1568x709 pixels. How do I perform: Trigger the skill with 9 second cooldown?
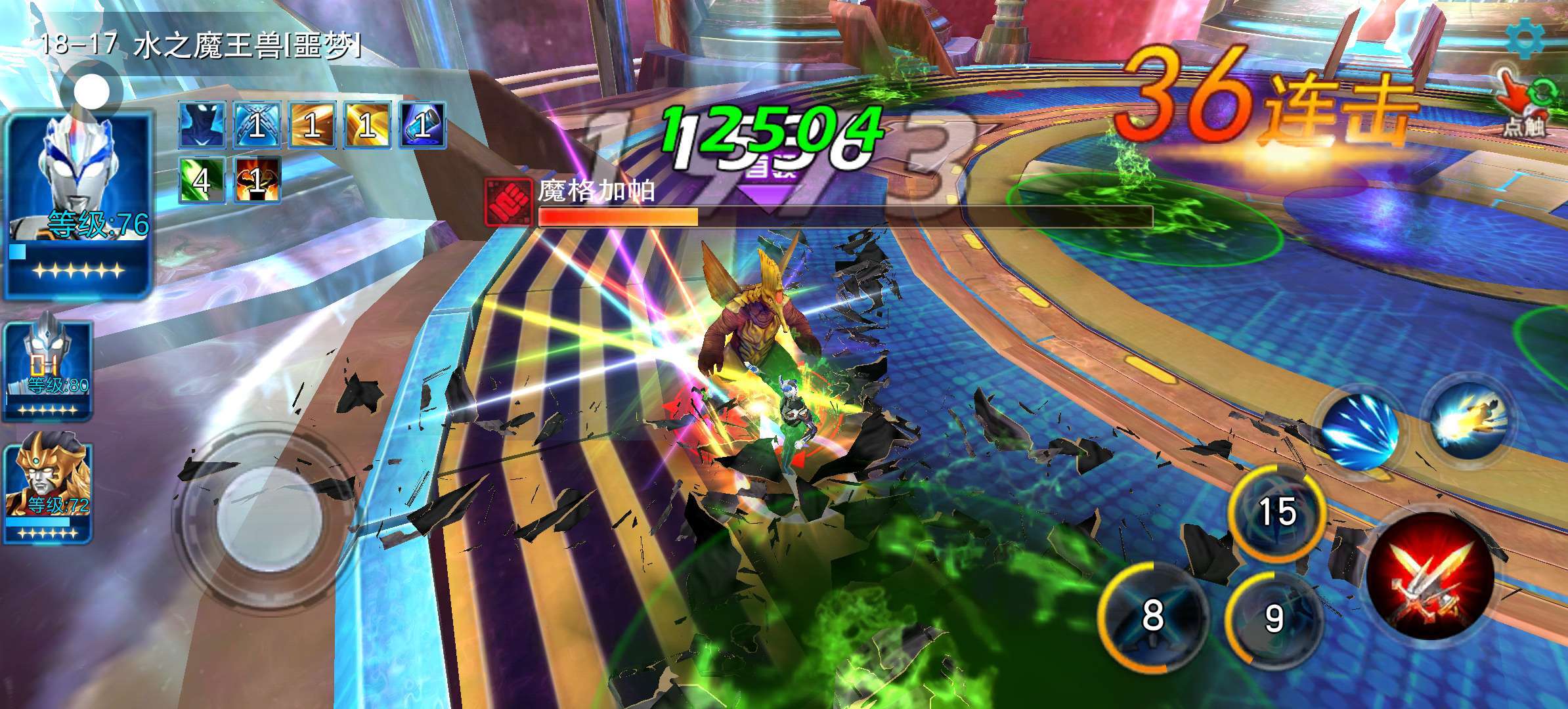[1274, 618]
